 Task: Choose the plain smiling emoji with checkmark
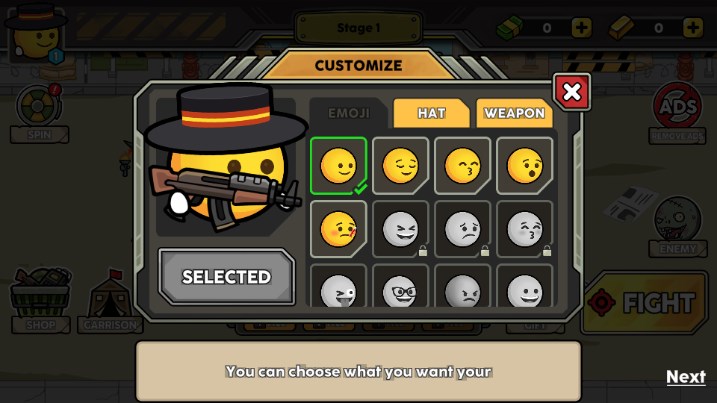338,165
